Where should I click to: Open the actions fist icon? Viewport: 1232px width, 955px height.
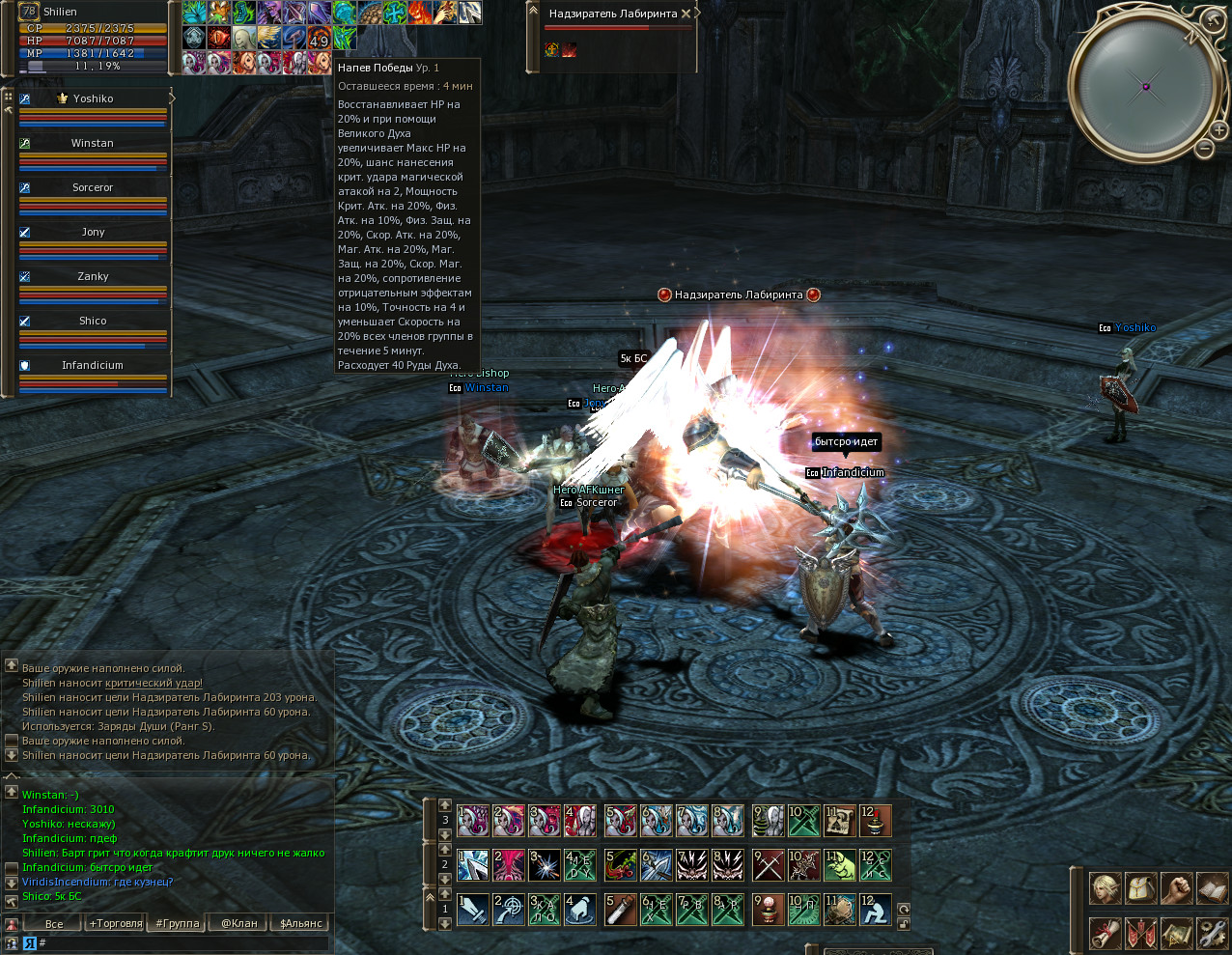tap(1176, 888)
